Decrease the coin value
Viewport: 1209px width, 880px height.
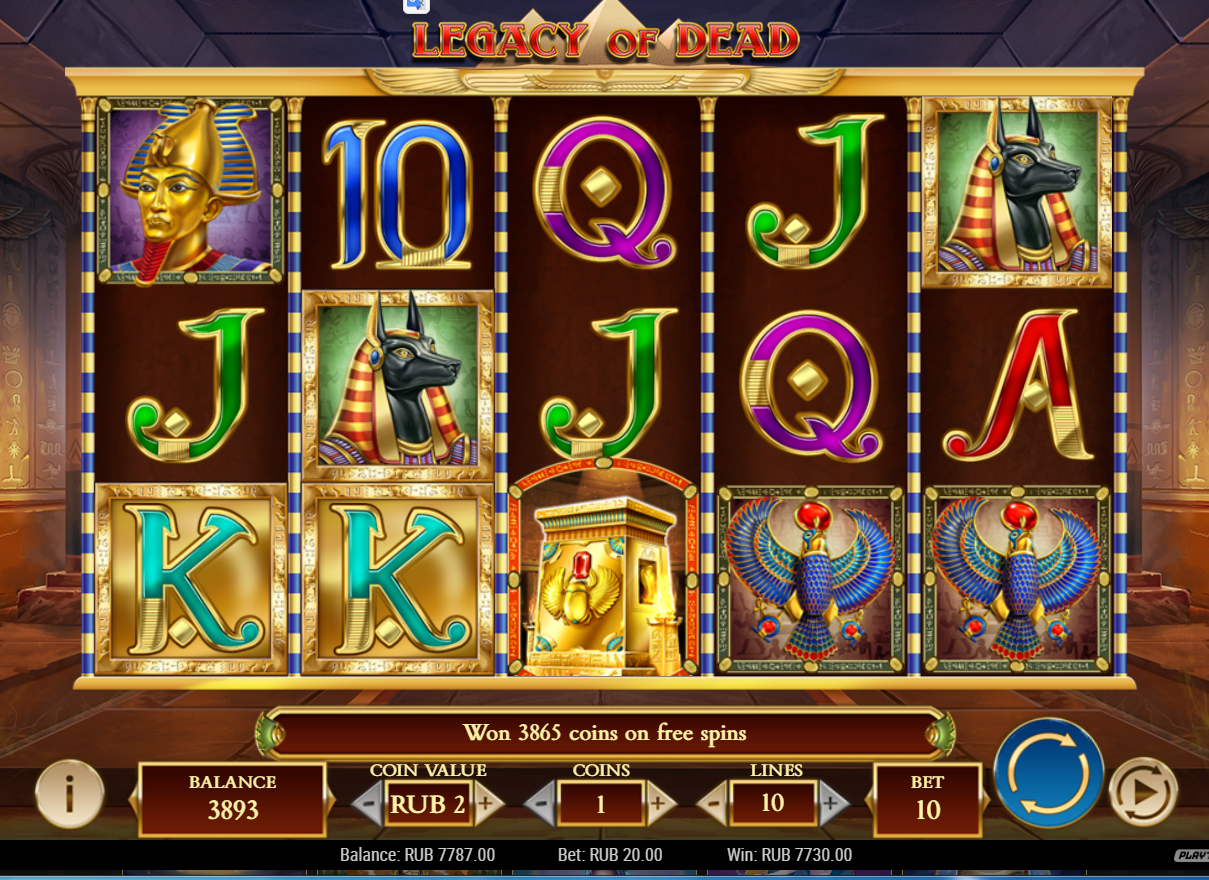[368, 803]
